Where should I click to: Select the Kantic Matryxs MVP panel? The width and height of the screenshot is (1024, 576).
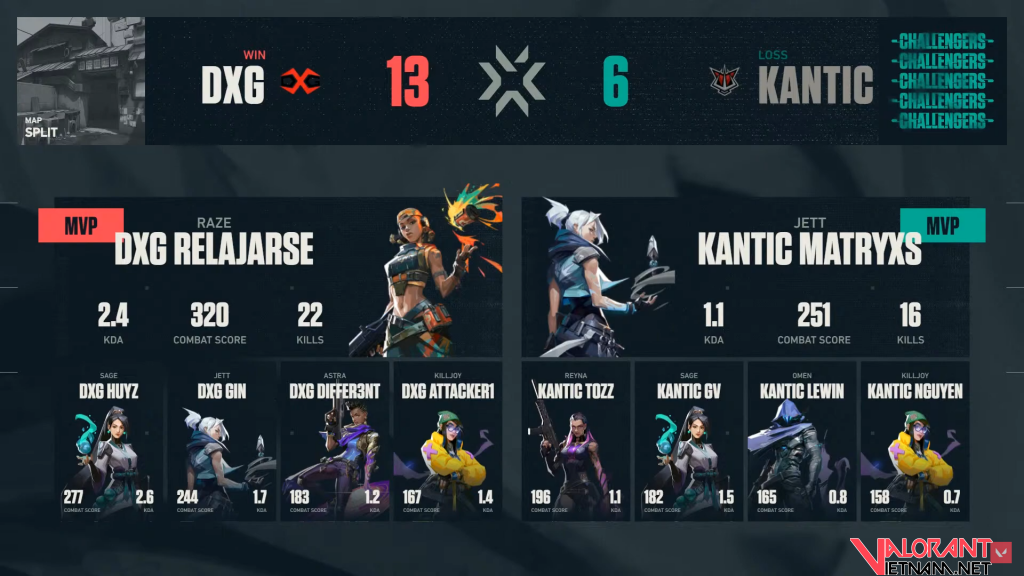(745, 275)
